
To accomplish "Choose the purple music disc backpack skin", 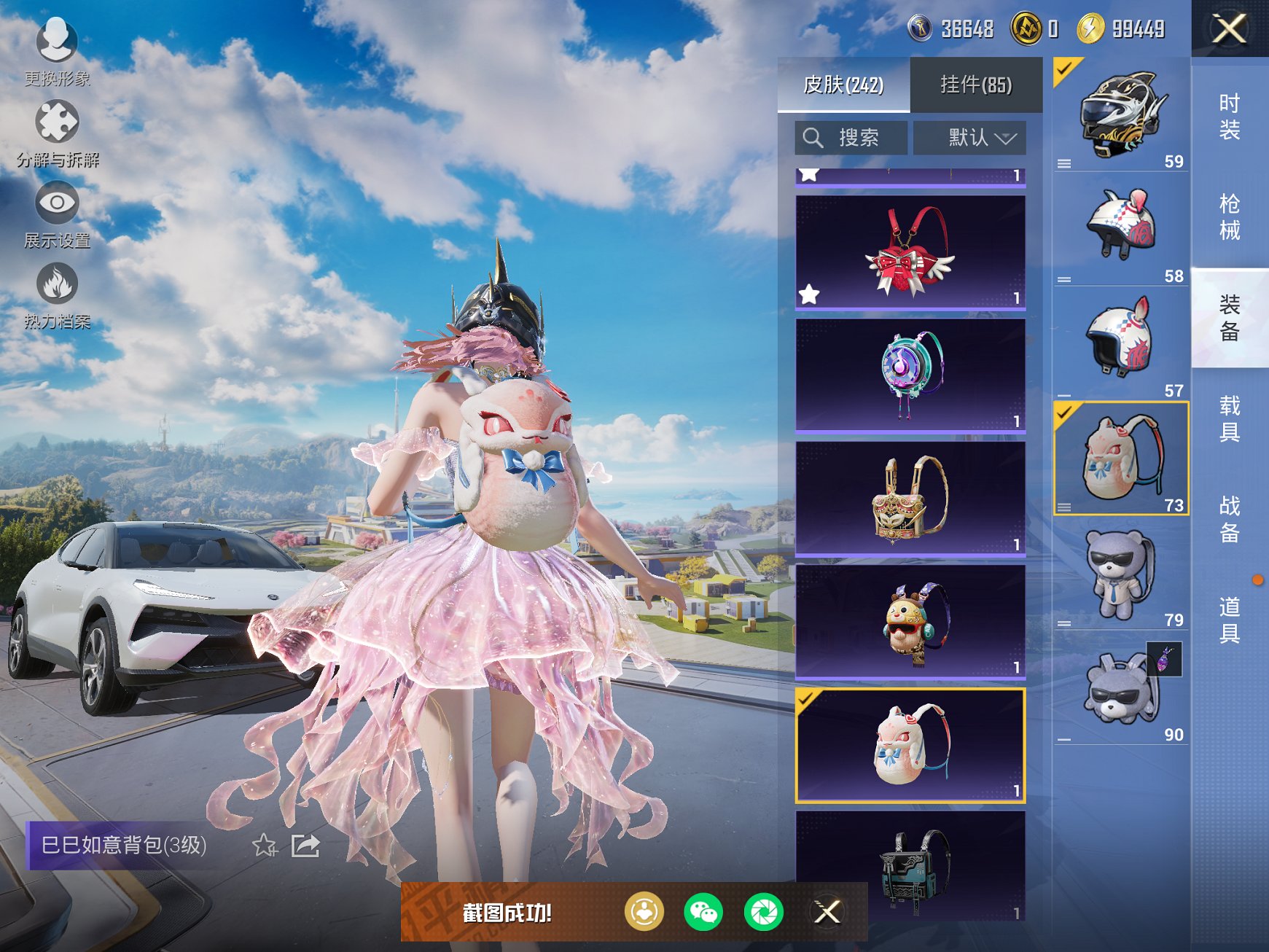I will 910,375.
